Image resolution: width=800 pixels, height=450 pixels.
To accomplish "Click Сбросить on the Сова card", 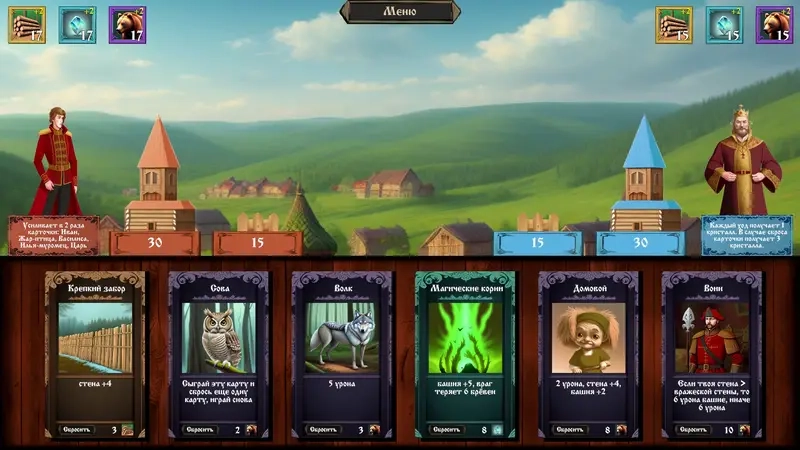I will 200,429.
